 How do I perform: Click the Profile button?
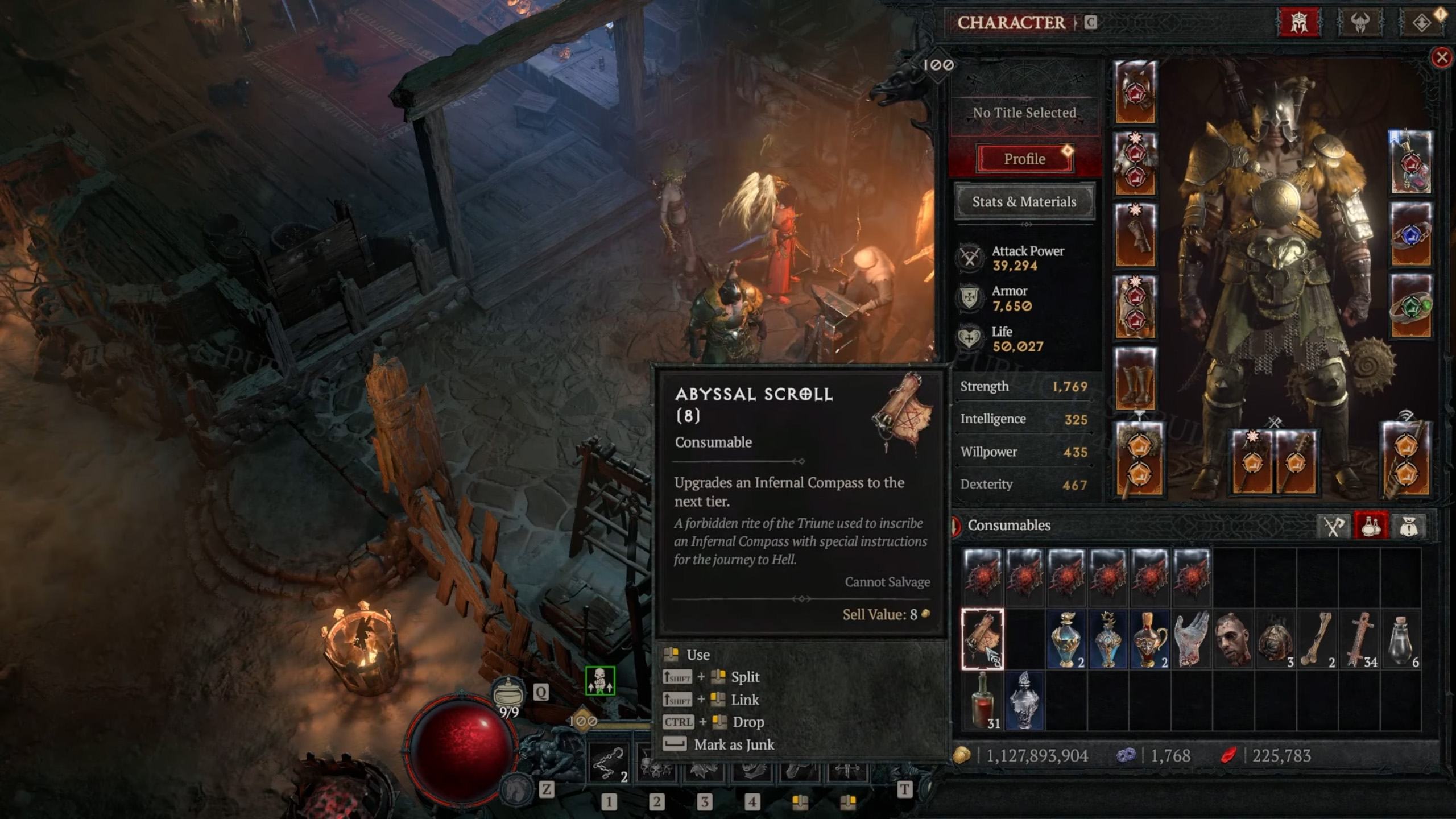pos(1024,159)
